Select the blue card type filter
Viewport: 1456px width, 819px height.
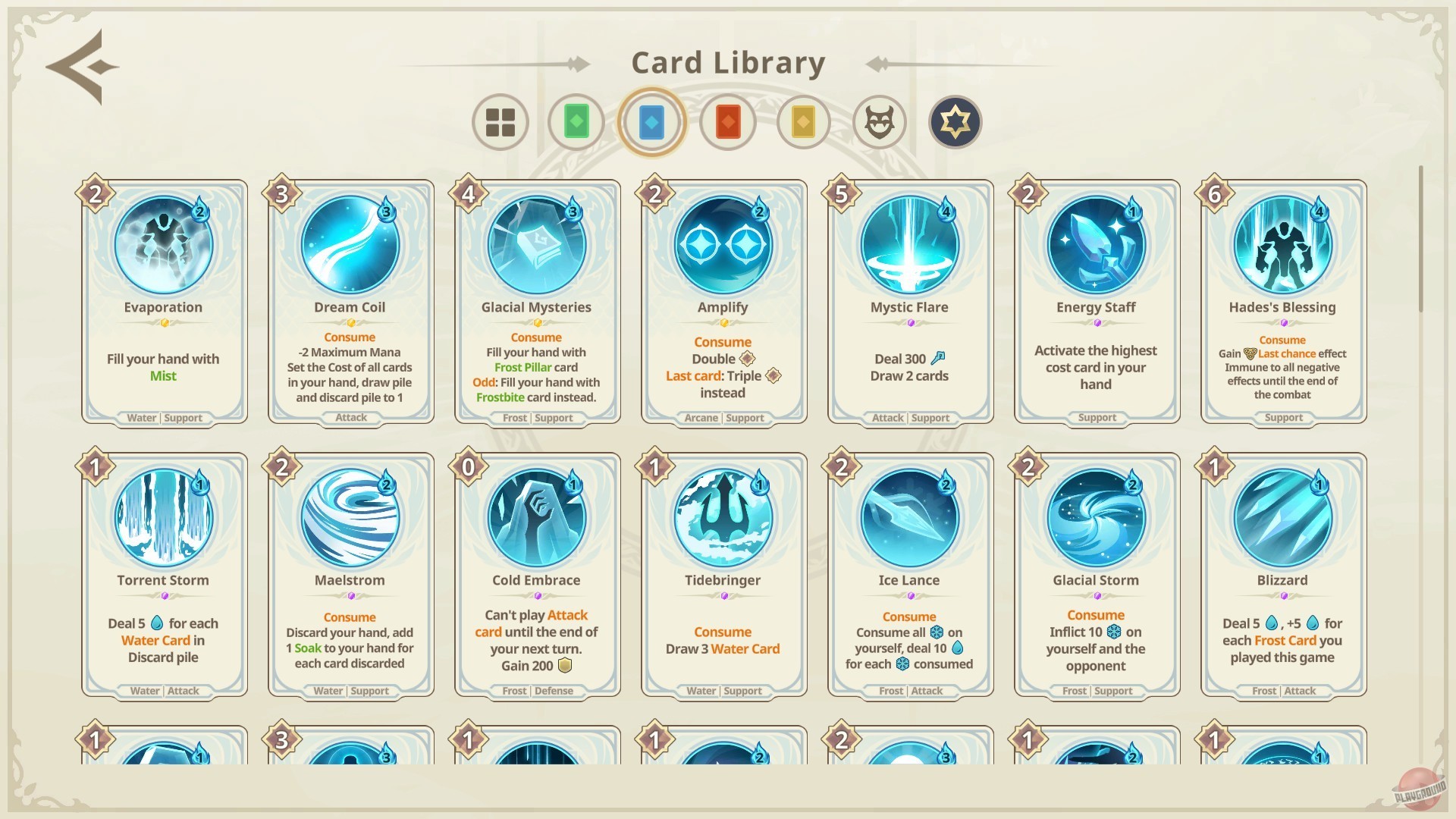(x=651, y=122)
